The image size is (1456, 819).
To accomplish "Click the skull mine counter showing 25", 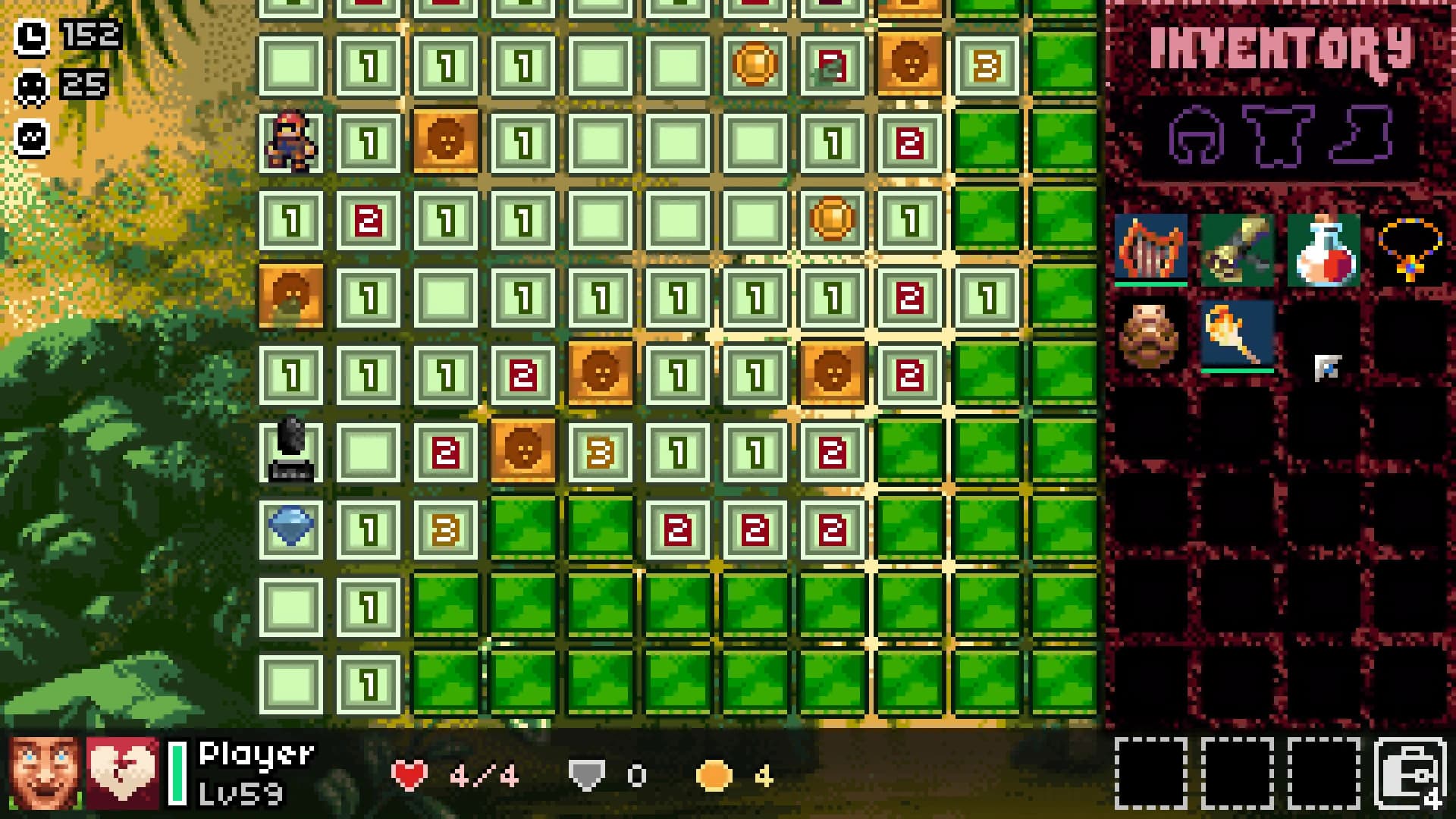I will [x=30, y=85].
